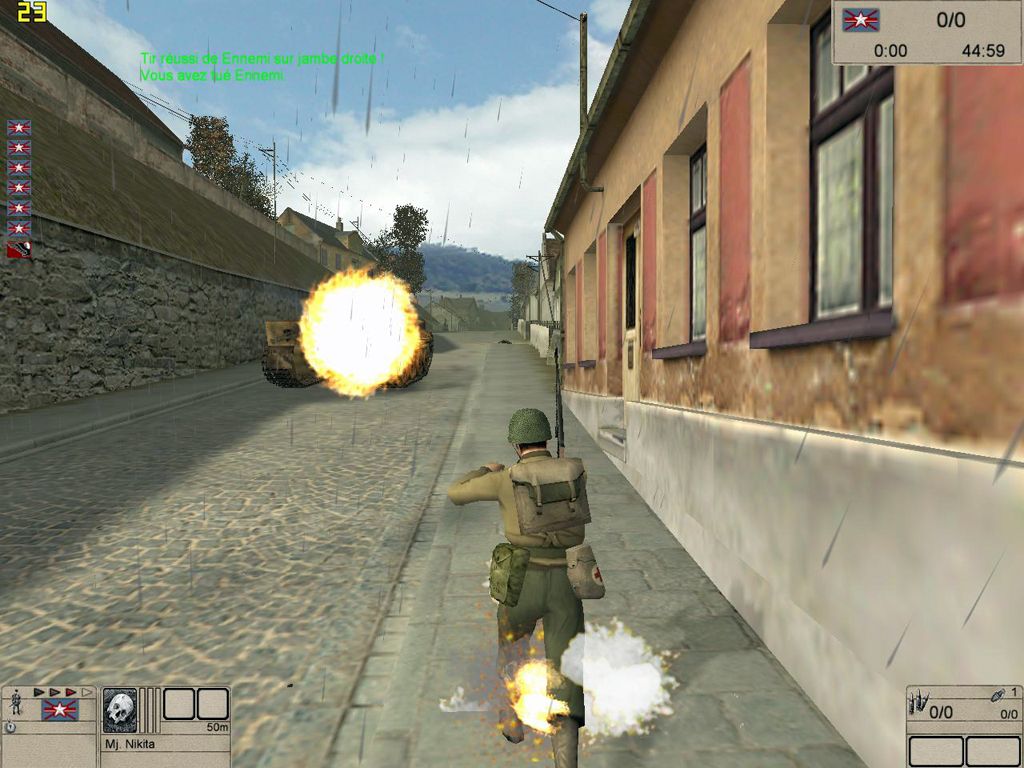Choose the grenade icon in the weapon panel

click(998, 695)
